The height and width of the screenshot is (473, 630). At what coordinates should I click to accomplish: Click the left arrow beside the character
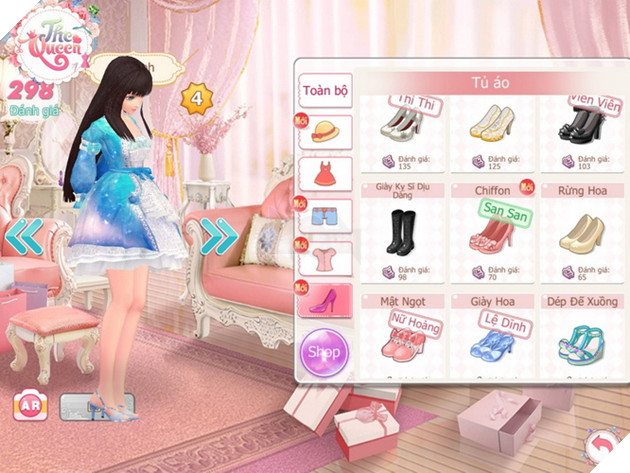25,237
